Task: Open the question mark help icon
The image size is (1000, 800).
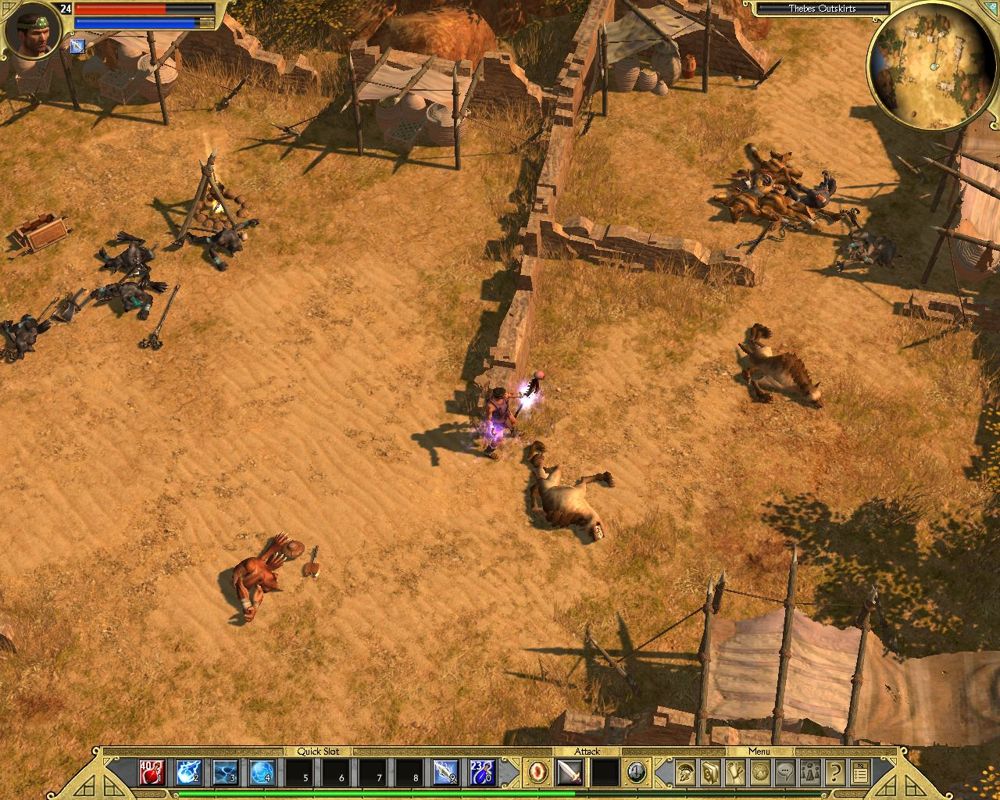Action: 834,772
